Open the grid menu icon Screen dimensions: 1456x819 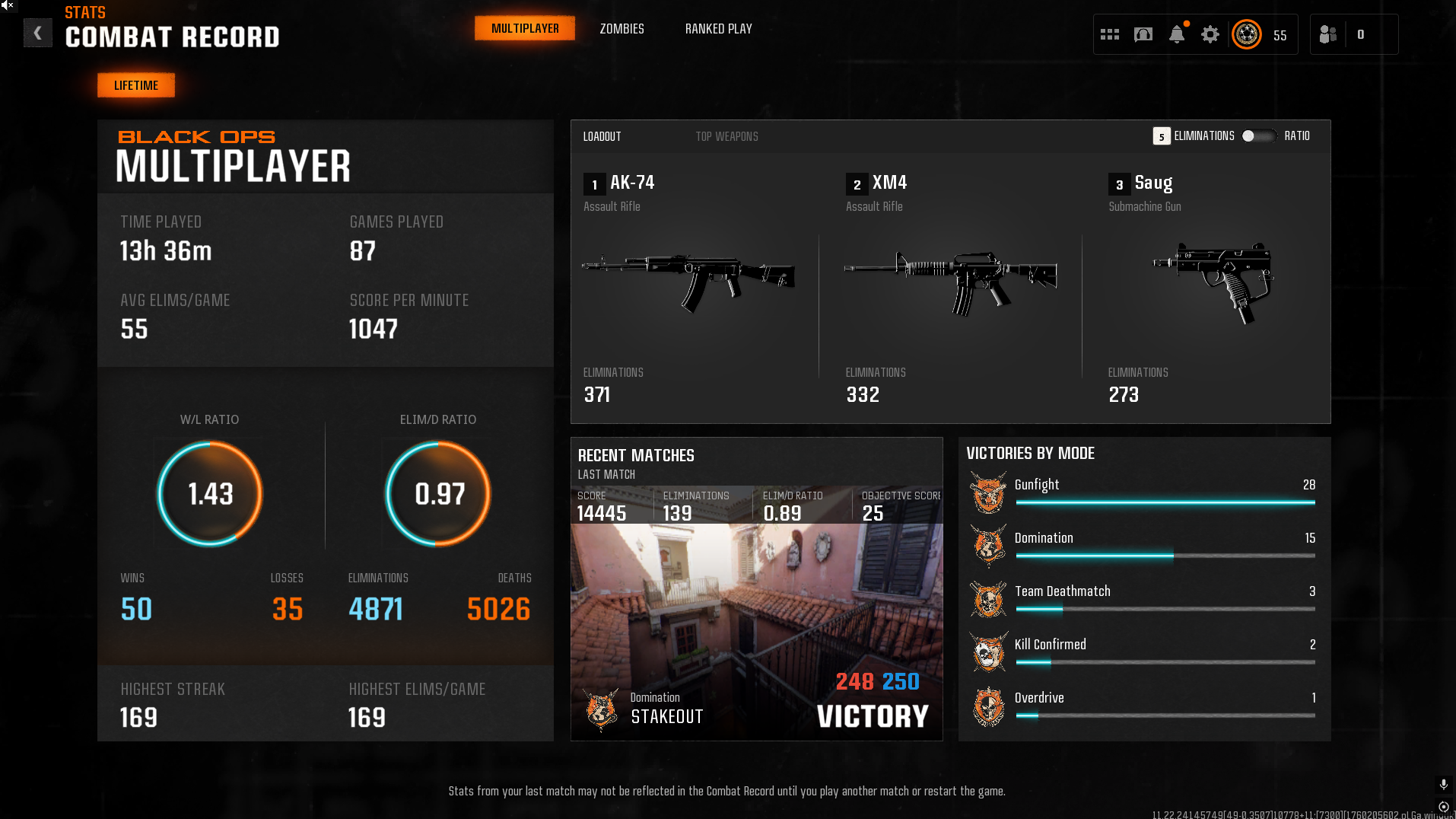point(1110,34)
